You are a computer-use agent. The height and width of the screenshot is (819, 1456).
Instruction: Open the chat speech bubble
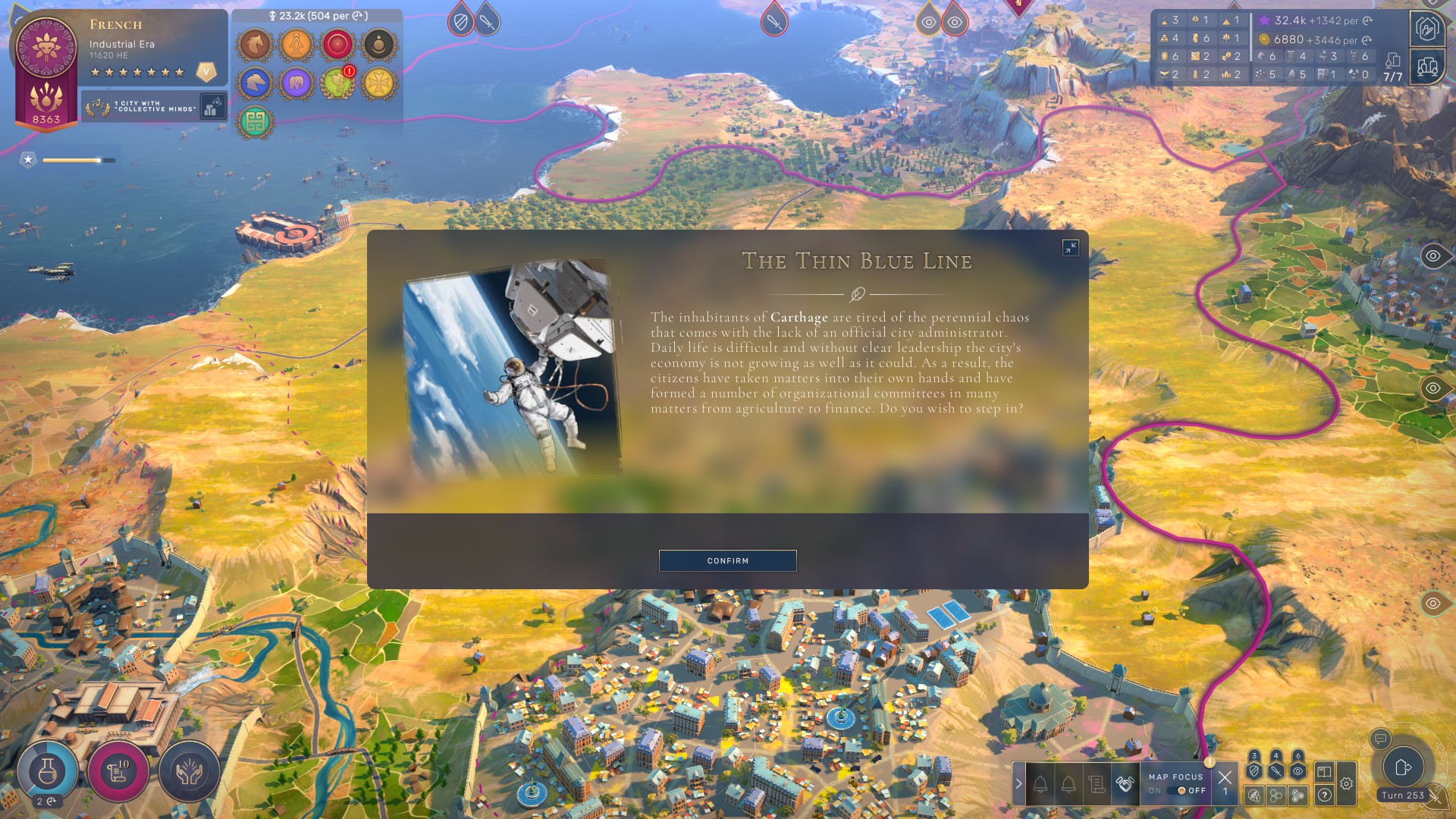1380,738
